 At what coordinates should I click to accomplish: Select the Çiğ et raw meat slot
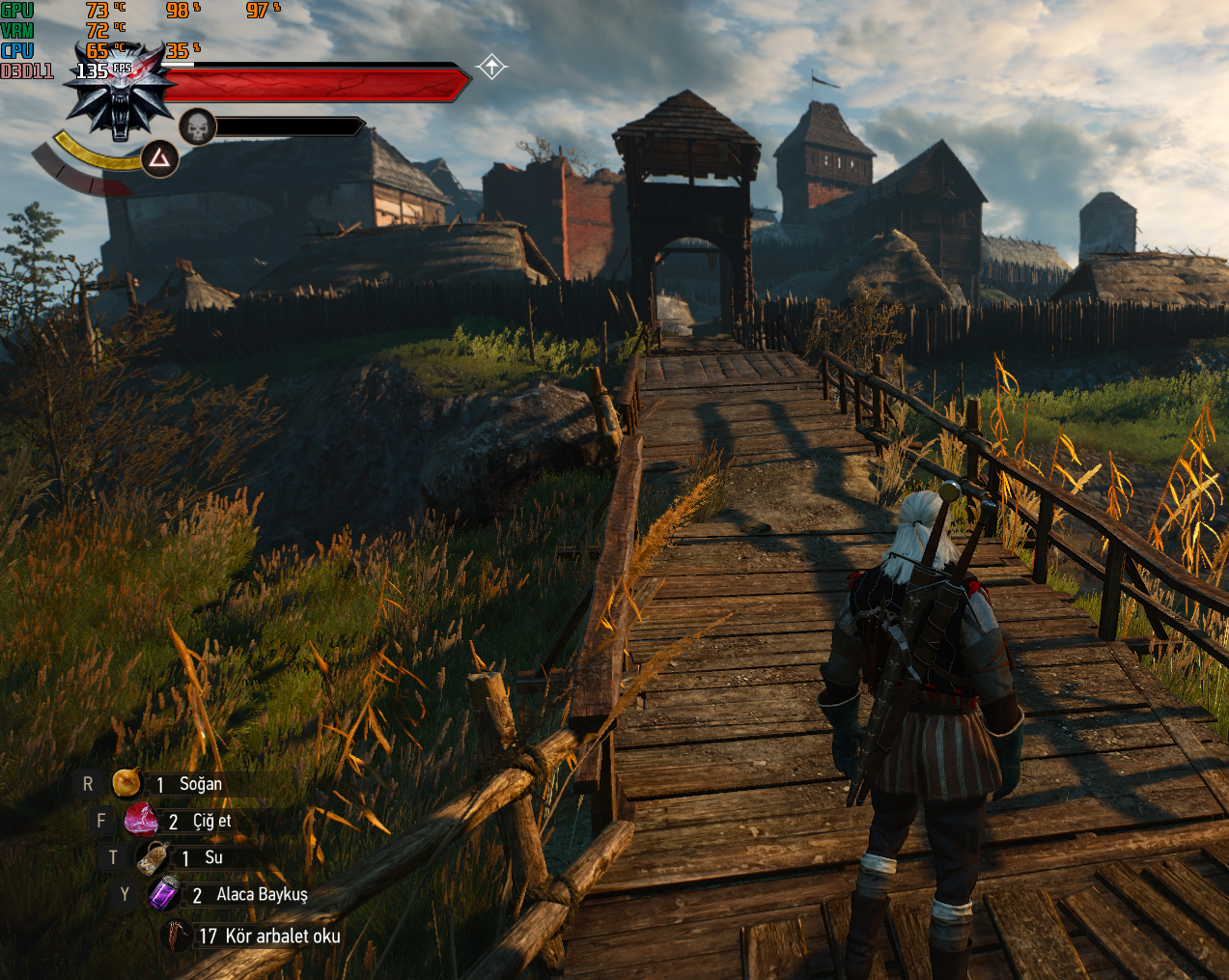click(x=141, y=821)
